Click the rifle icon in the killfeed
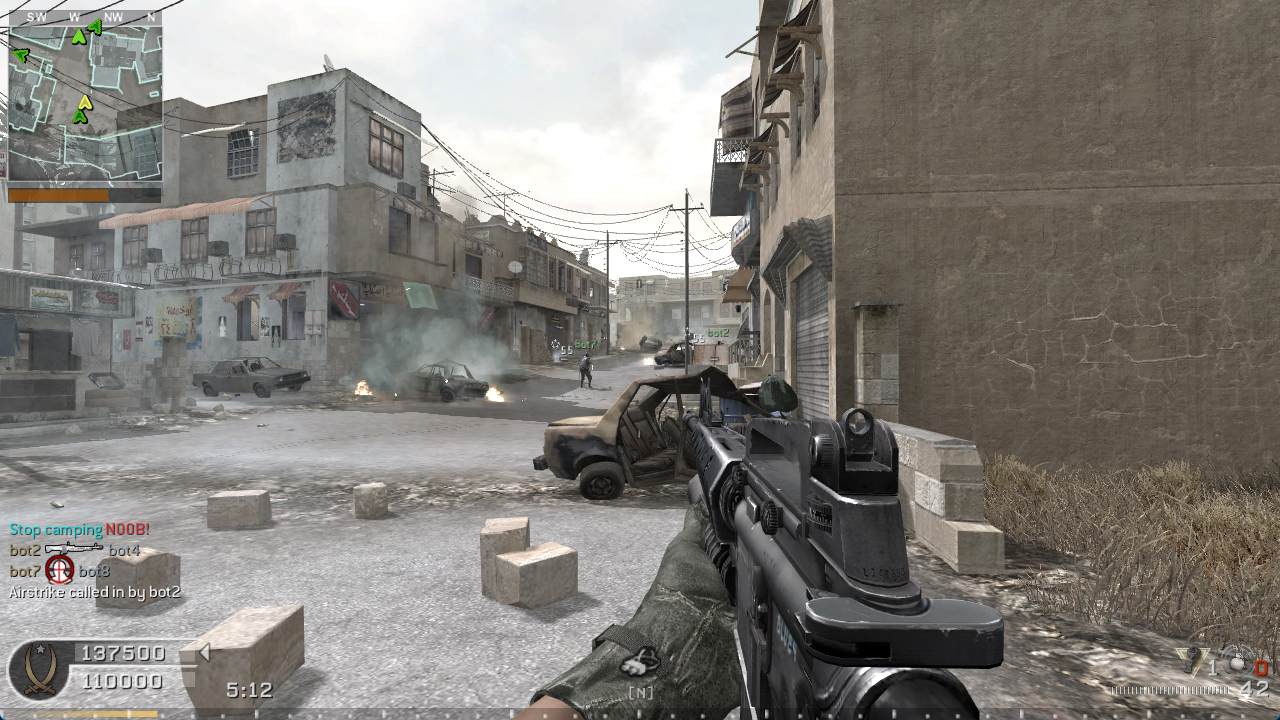Image resolution: width=1280 pixels, height=720 pixels. click(74, 549)
